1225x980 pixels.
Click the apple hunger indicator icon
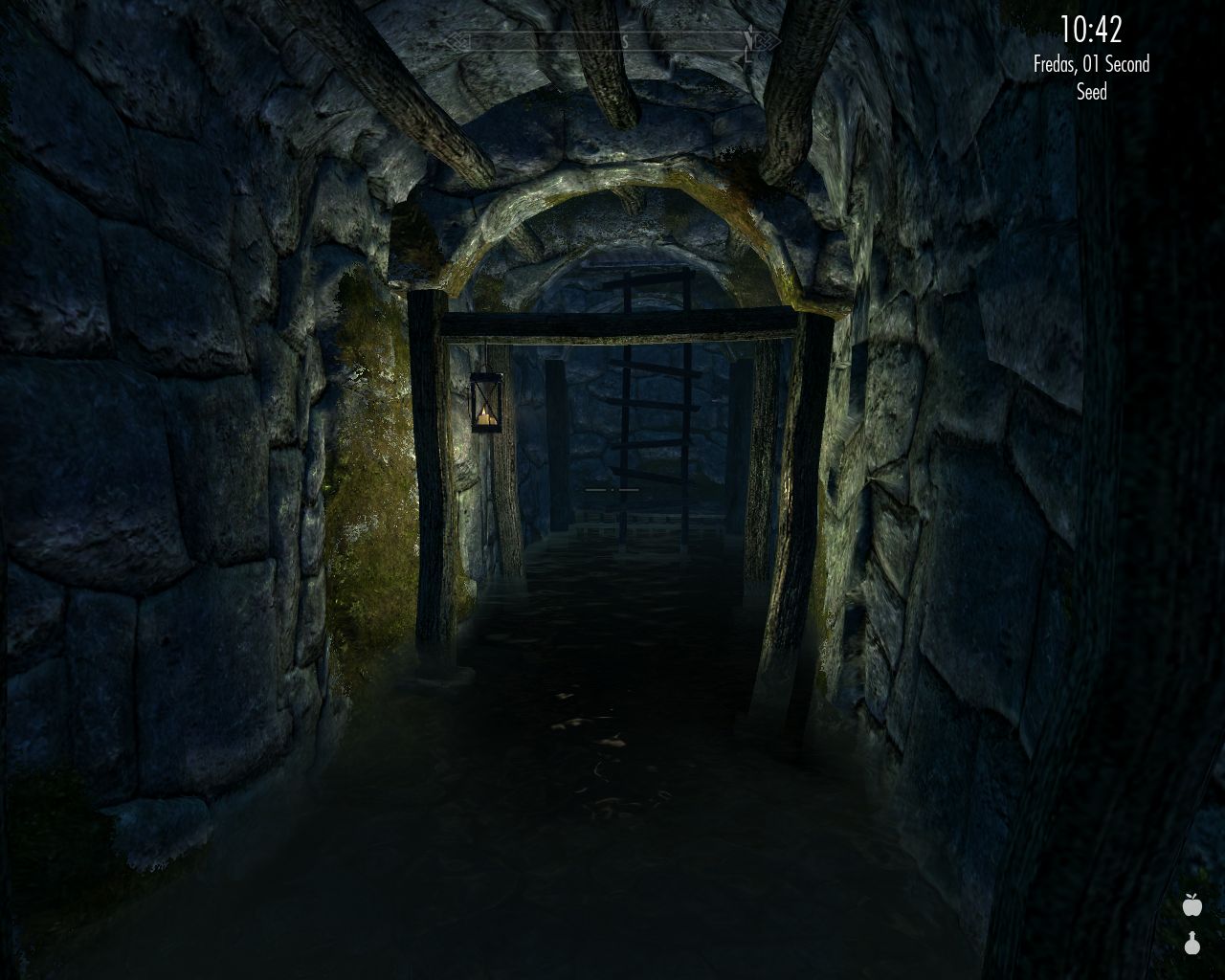[x=1192, y=904]
